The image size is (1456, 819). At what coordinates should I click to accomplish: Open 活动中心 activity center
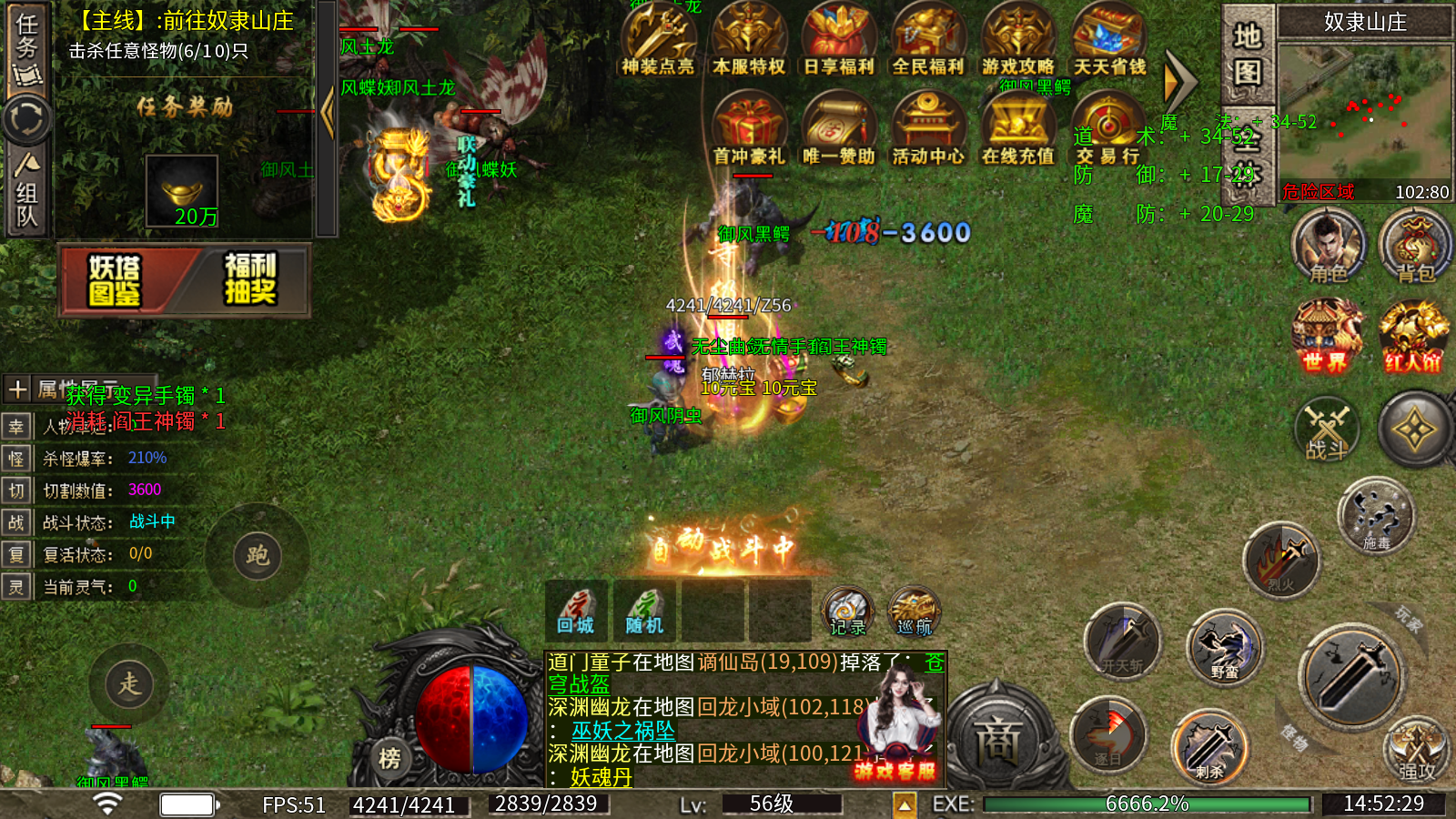(x=927, y=130)
